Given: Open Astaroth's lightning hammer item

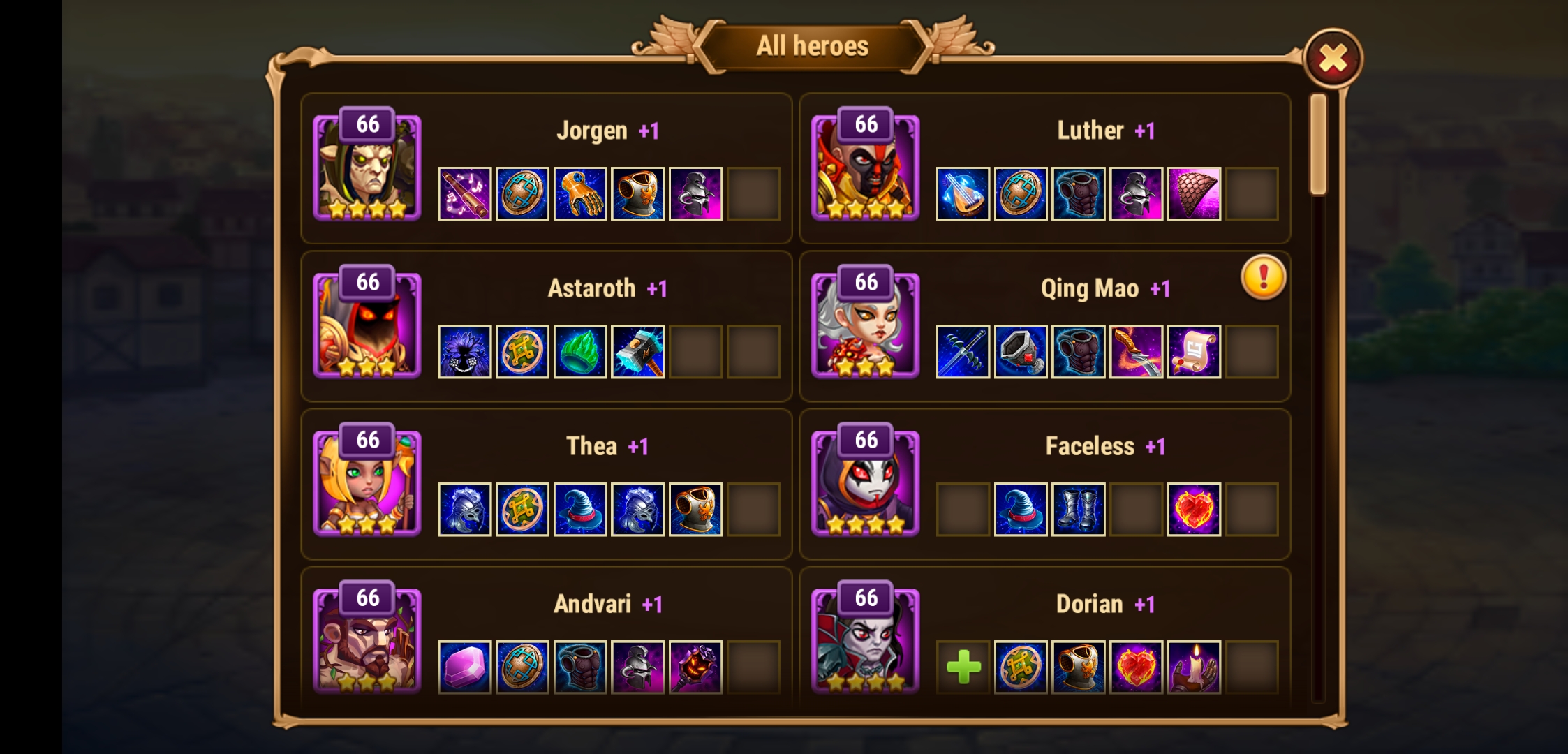Looking at the screenshot, I should click(639, 351).
